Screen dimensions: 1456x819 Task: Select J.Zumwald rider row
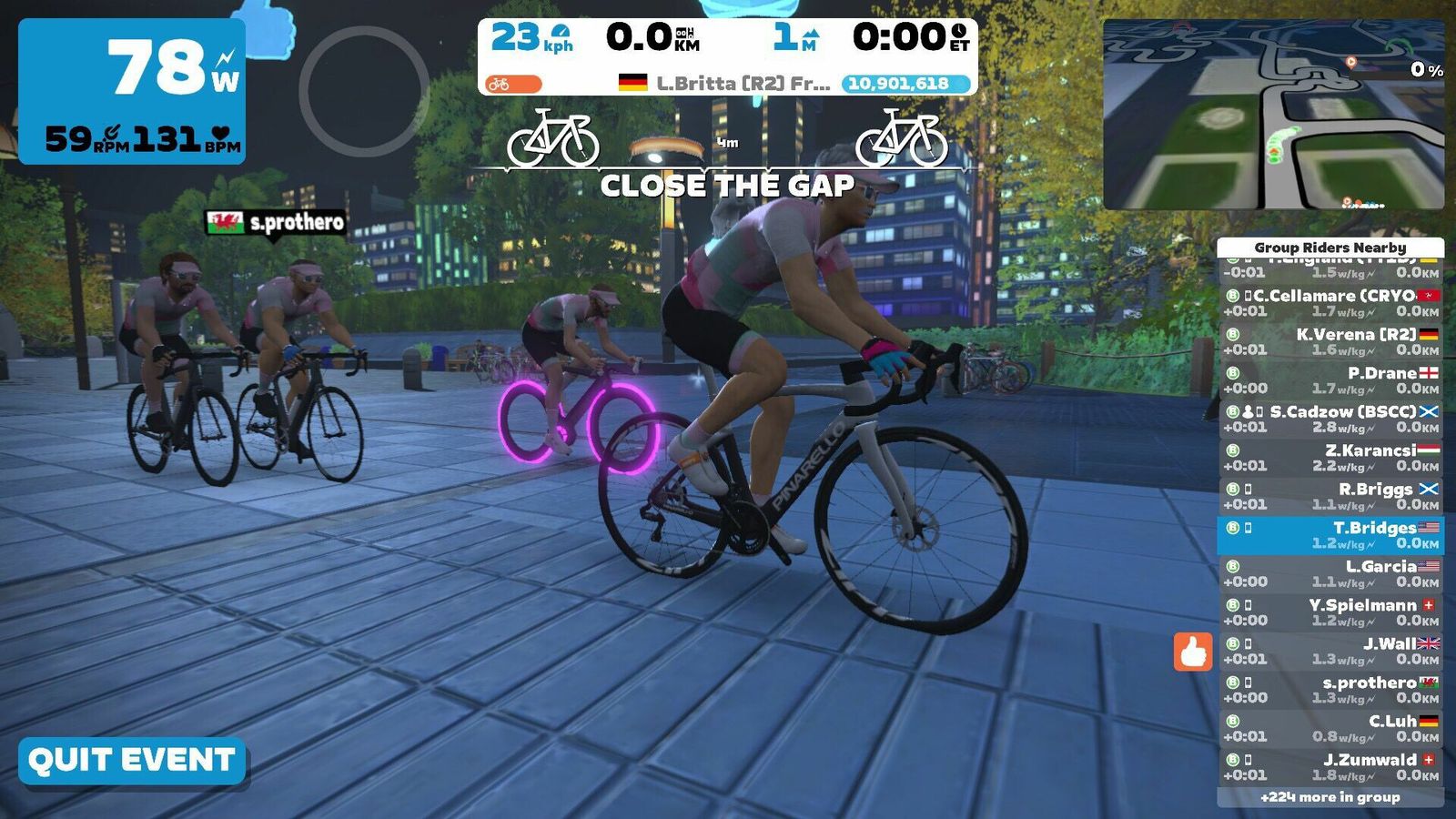tap(1330, 767)
